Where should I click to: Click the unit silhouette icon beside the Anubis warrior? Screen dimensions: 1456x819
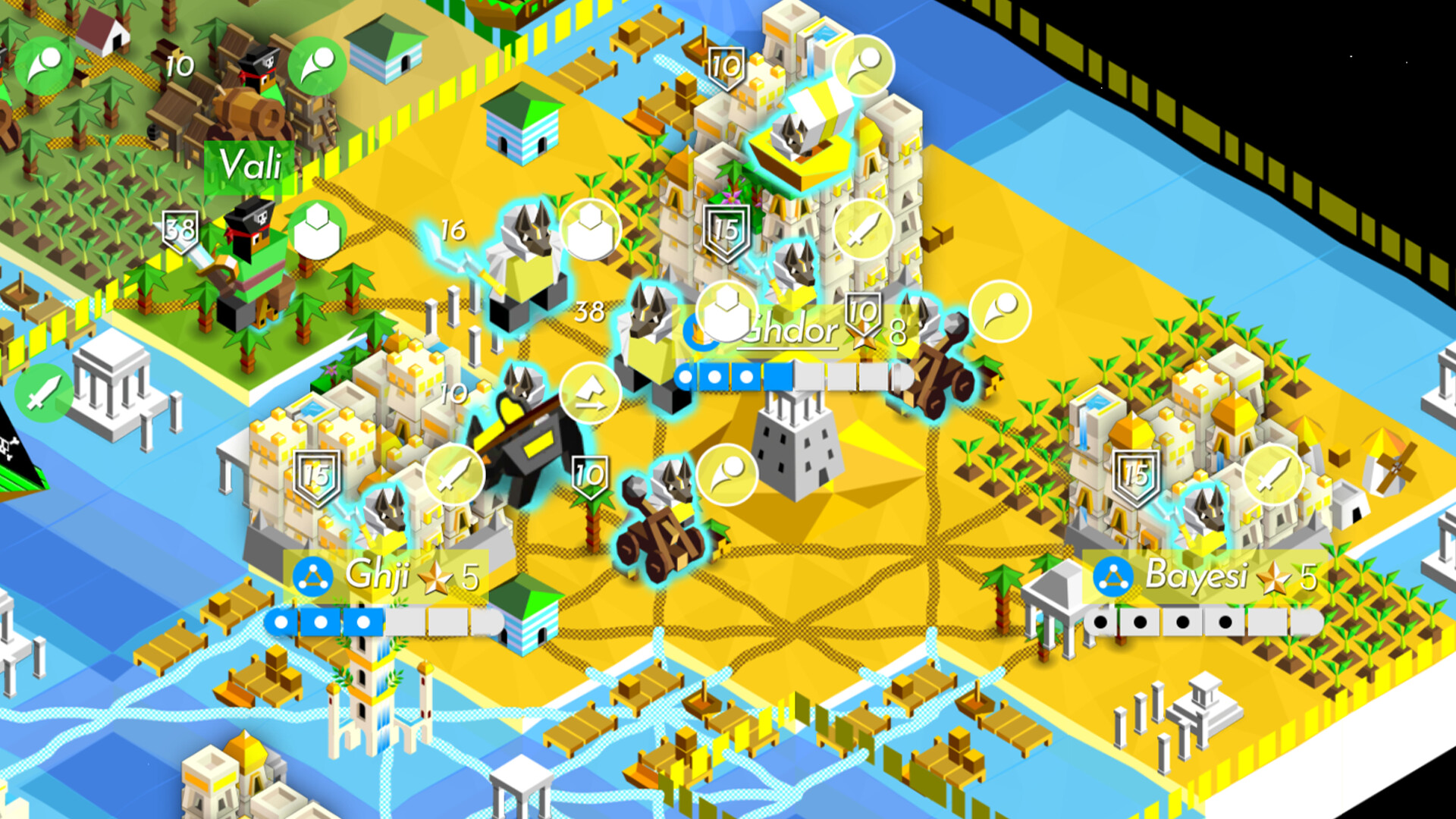click(x=726, y=312)
